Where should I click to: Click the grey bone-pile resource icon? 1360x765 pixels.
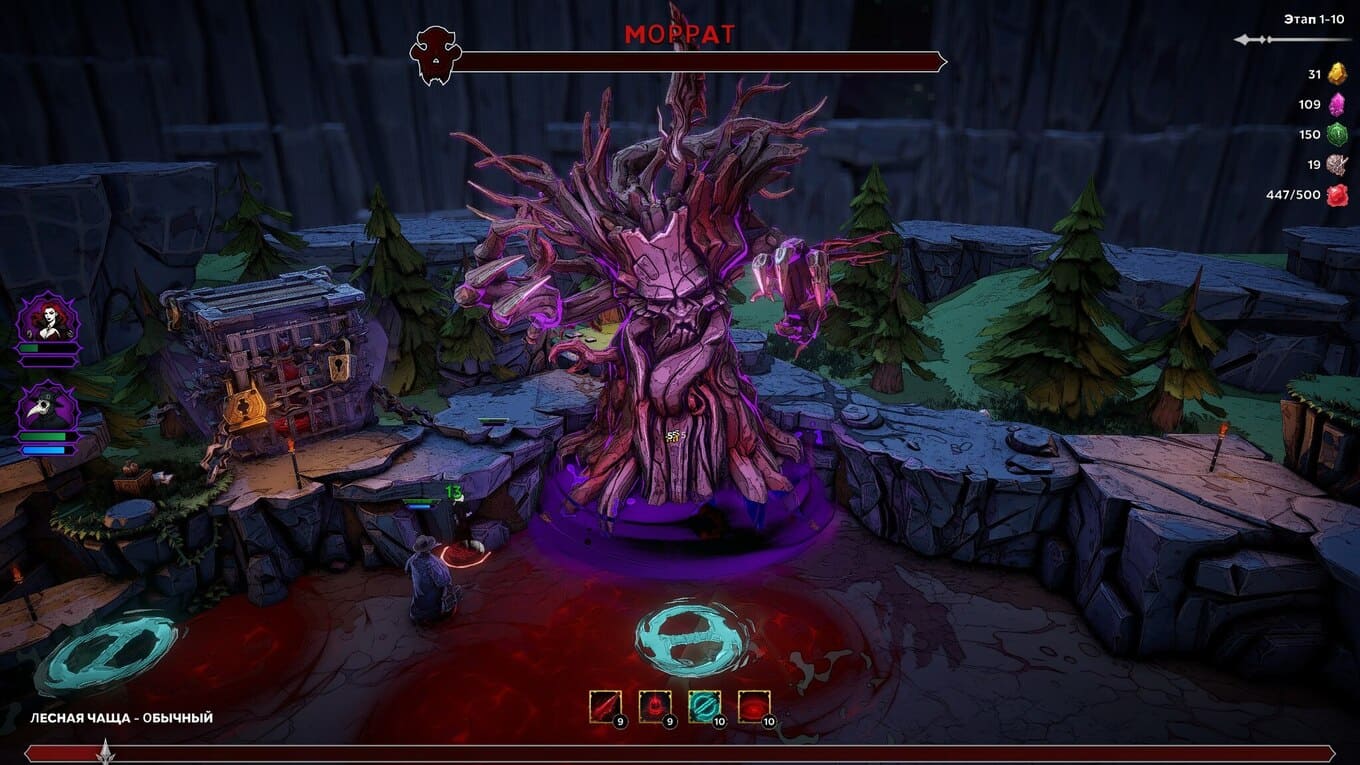click(x=1337, y=165)
